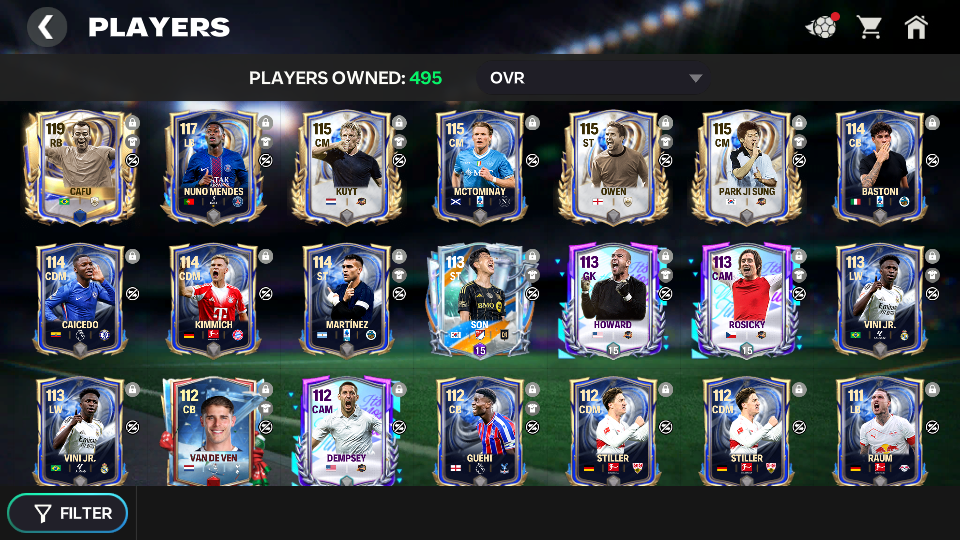960x540 pixels.
Task: Select the Park Ji Sung card
Action: 746,163
